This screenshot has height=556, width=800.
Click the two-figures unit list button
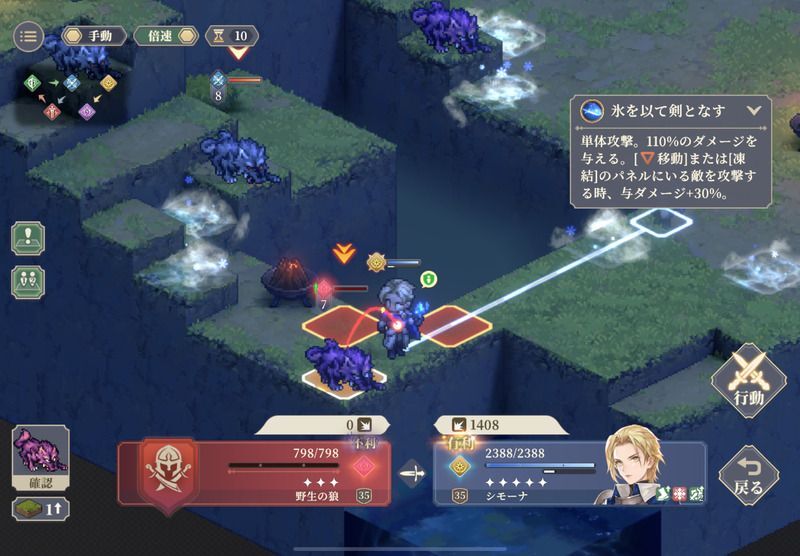click(x=28, y=282)
